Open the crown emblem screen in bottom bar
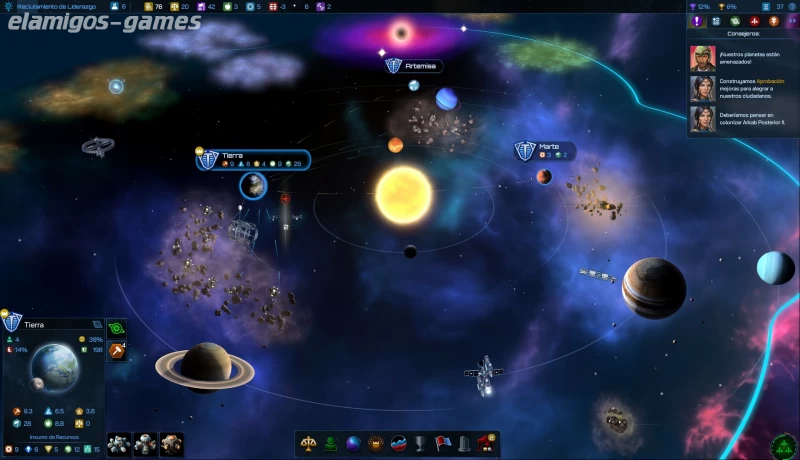 pyautogui.click(x=375, y=443)
